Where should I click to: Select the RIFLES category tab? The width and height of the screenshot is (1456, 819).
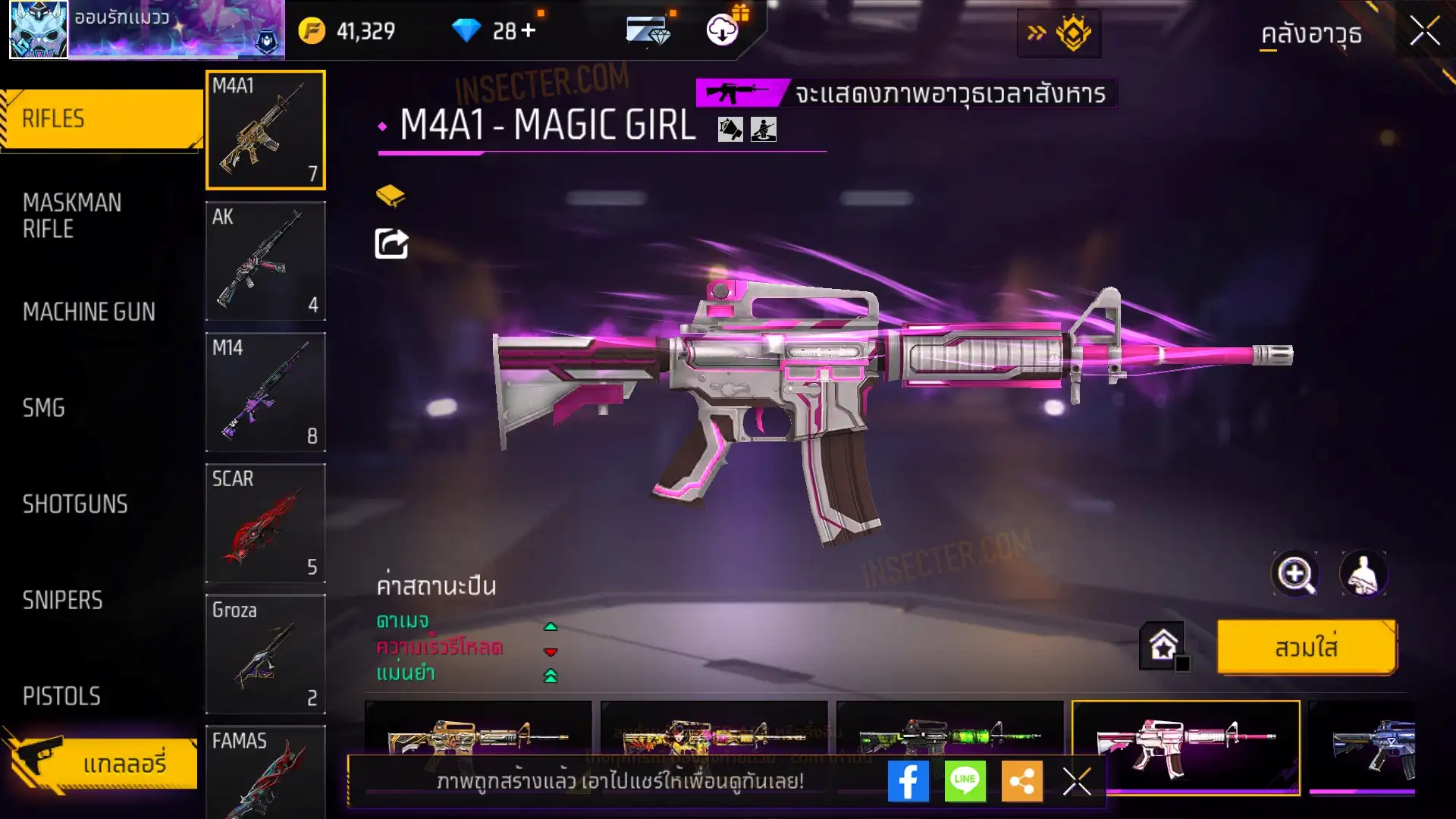pos(102,119)
